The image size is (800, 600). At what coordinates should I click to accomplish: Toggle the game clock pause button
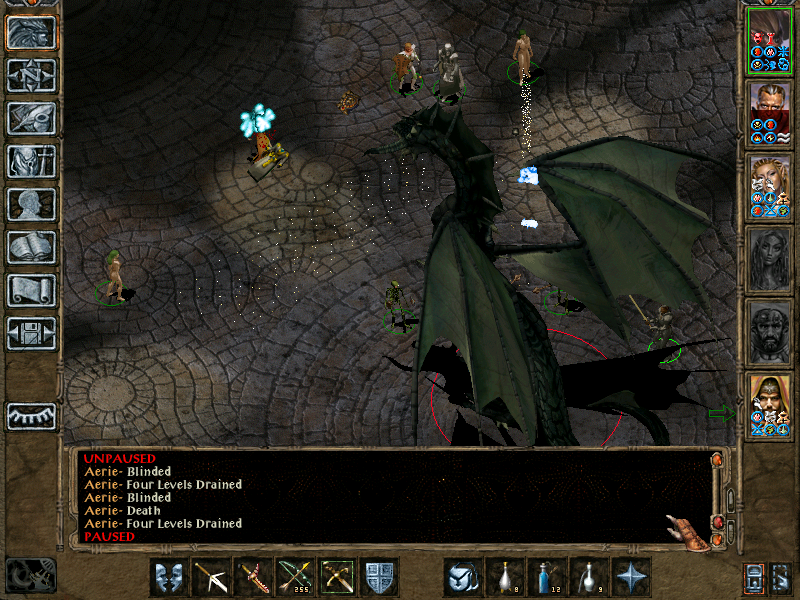pyautogui.click(x=31, y=574)
